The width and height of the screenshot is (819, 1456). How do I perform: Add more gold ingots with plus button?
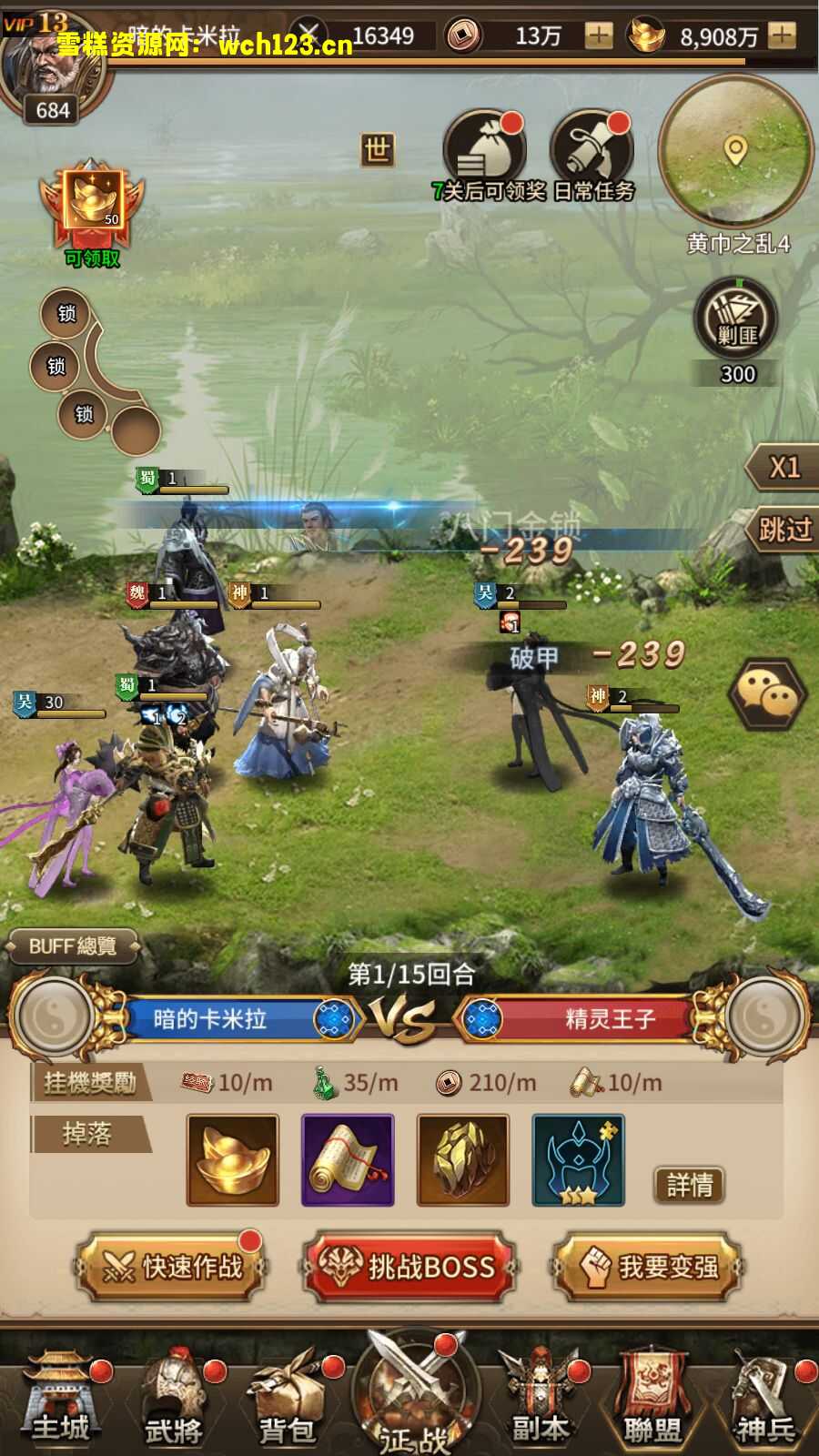[x=782, y=35]
